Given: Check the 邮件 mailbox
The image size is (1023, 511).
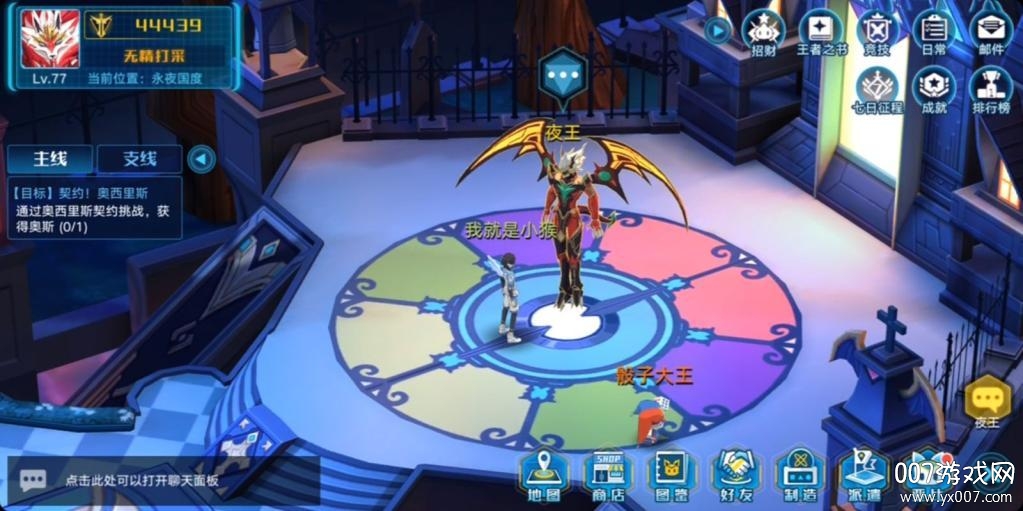Looking at the screenshot, I should click(x=990, y=35).
